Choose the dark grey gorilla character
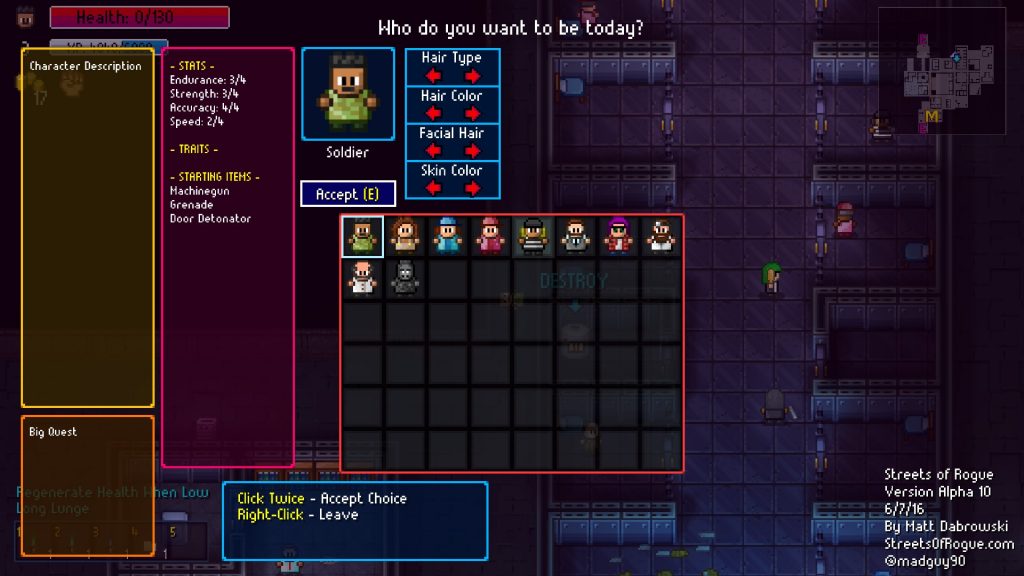Screen dimensions: 1024x576 (405, 279)
